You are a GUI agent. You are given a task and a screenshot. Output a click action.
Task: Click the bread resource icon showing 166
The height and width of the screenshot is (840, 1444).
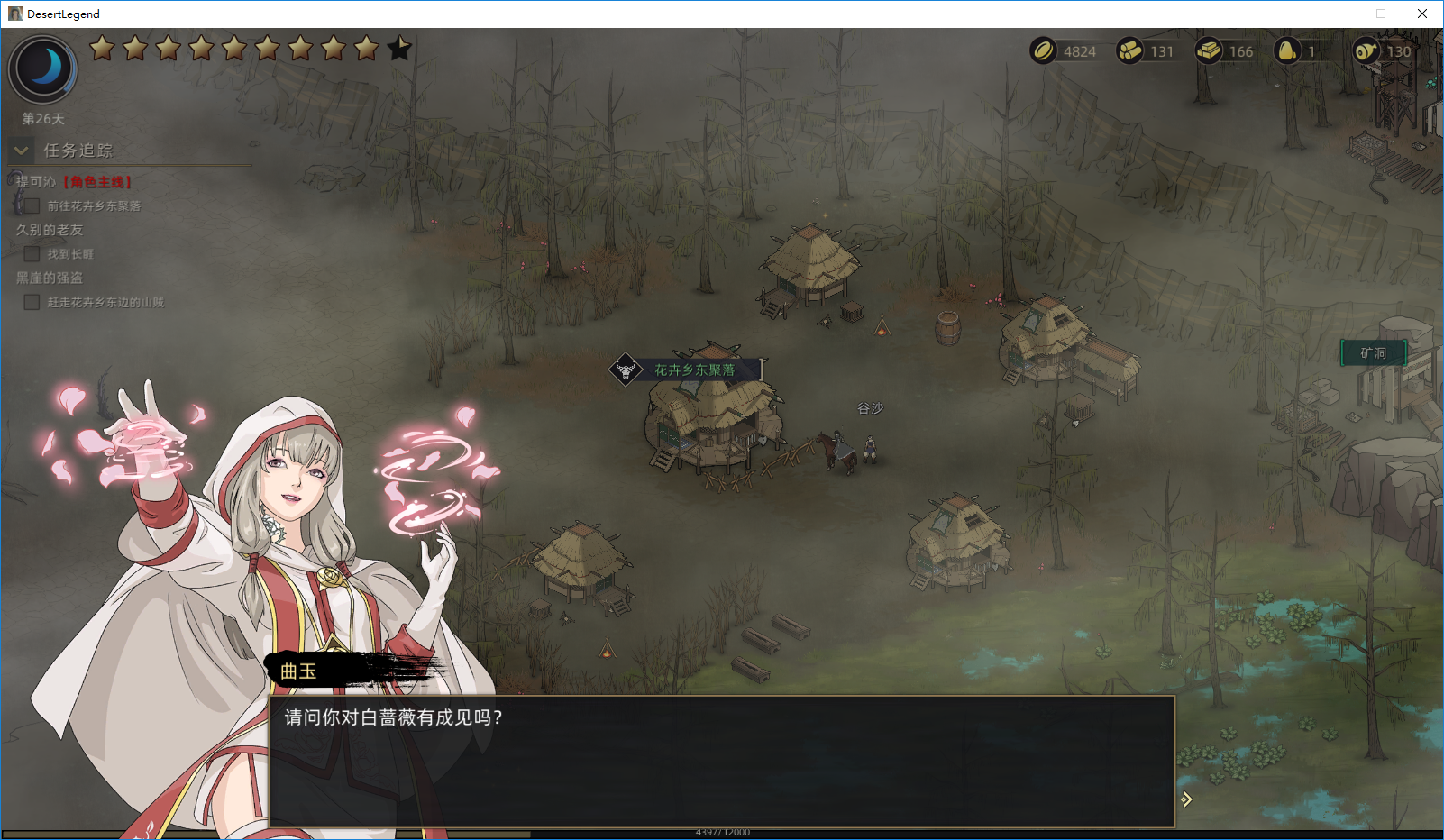[x=1209, y=51]
